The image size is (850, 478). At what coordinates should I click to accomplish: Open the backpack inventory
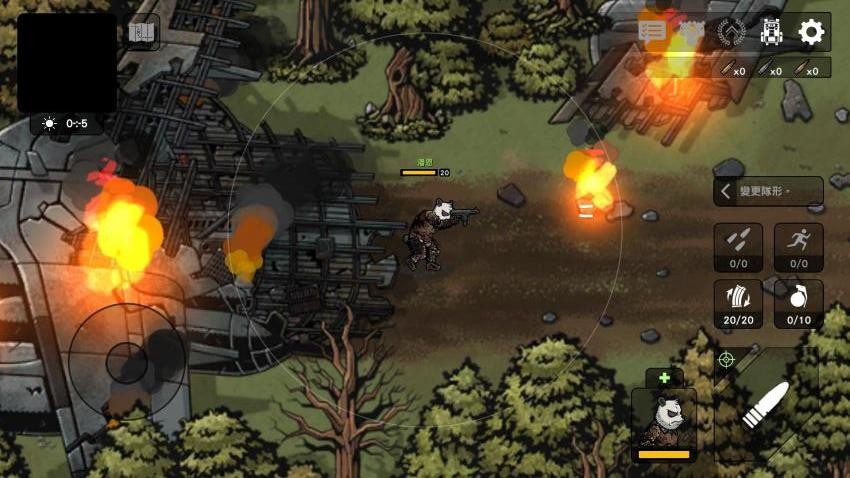[770, 32]
